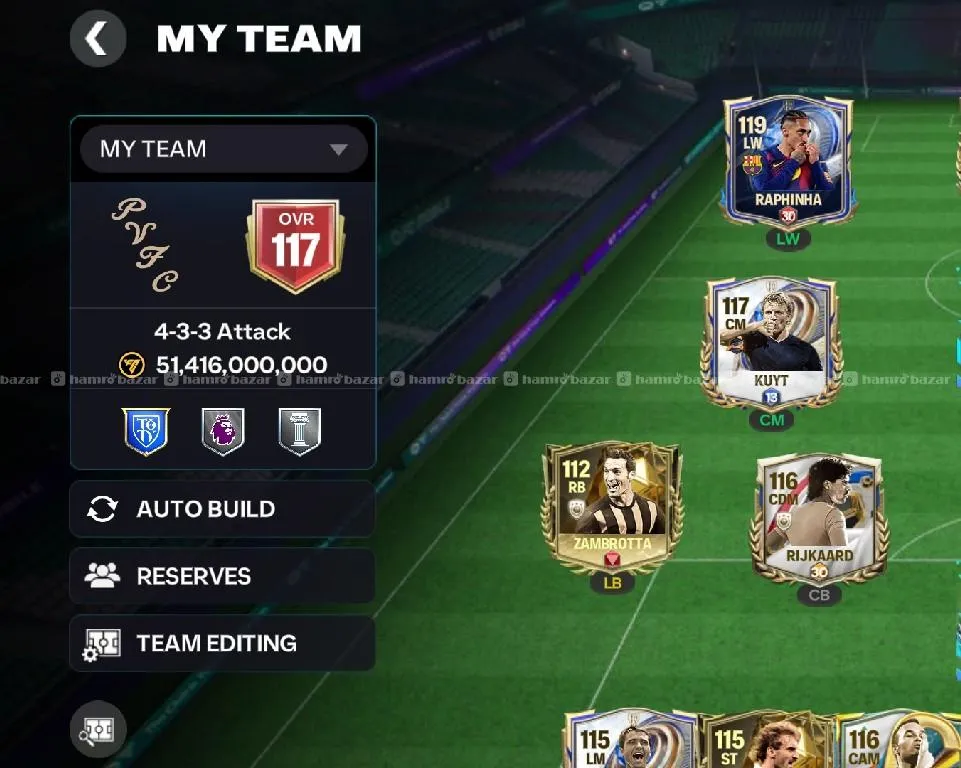Pick the Rijkaard CDM player card
Image resolution: width=961 pixels, height=768 pixels.
click(818, 516)
